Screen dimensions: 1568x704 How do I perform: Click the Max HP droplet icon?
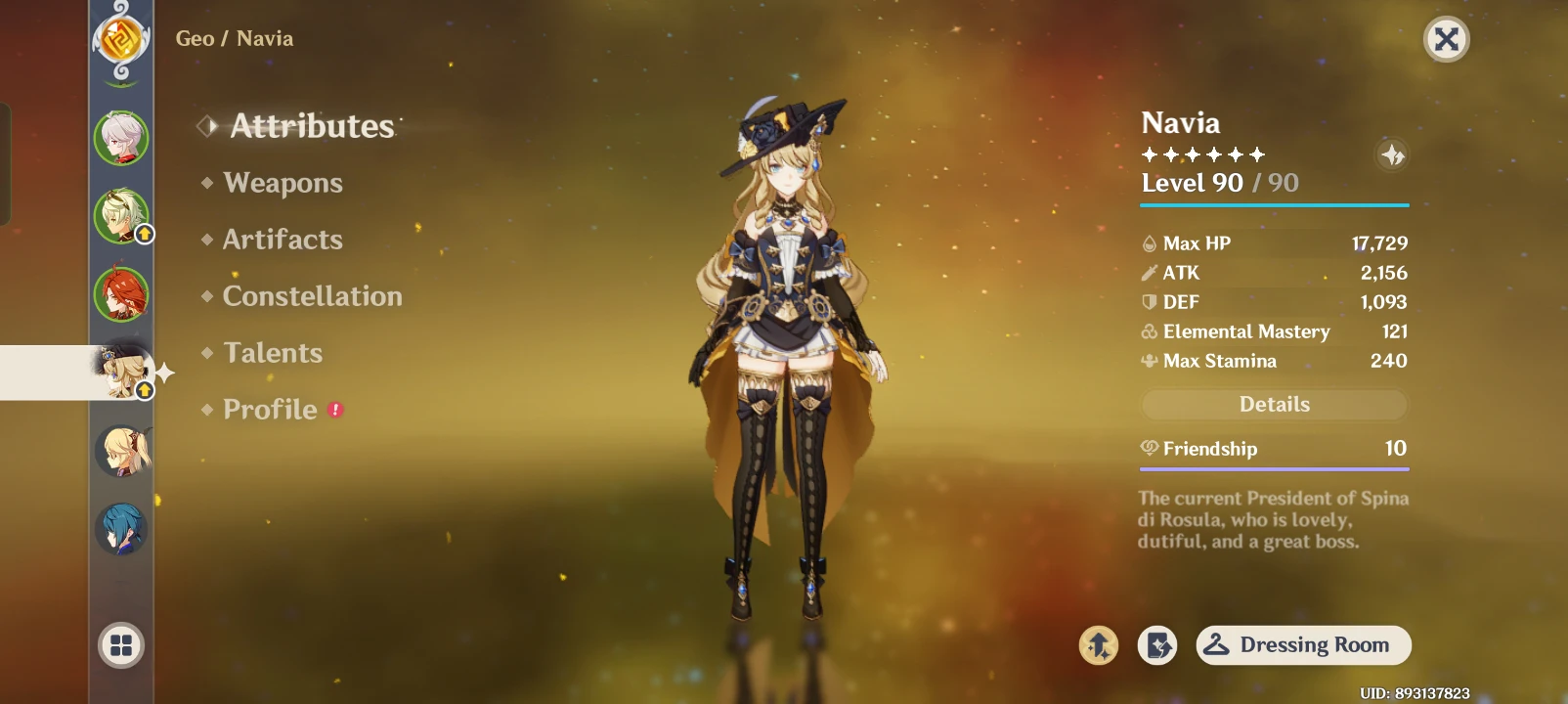[1148, 242]
